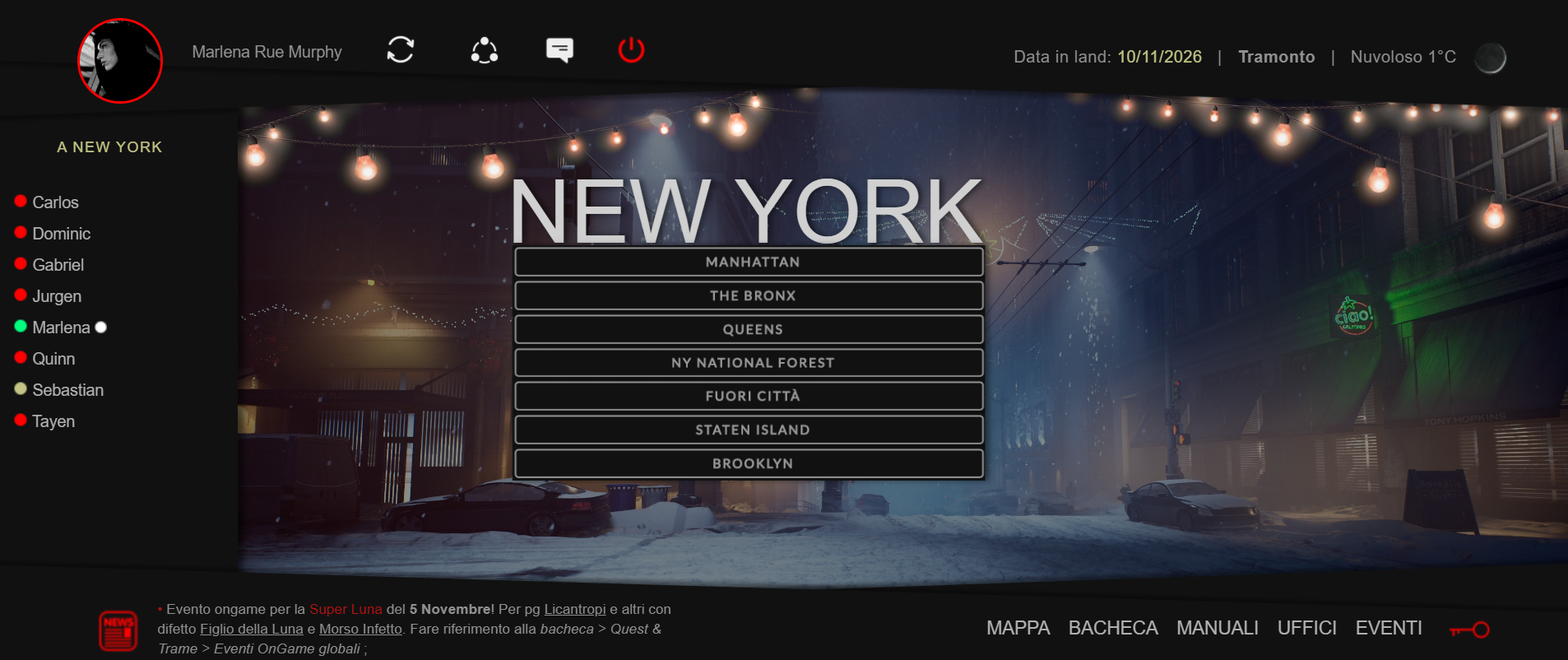This screenshot has height=660, width=1568.
Task: Select Sebastian from the online list
Action: (x=67, y=390)
